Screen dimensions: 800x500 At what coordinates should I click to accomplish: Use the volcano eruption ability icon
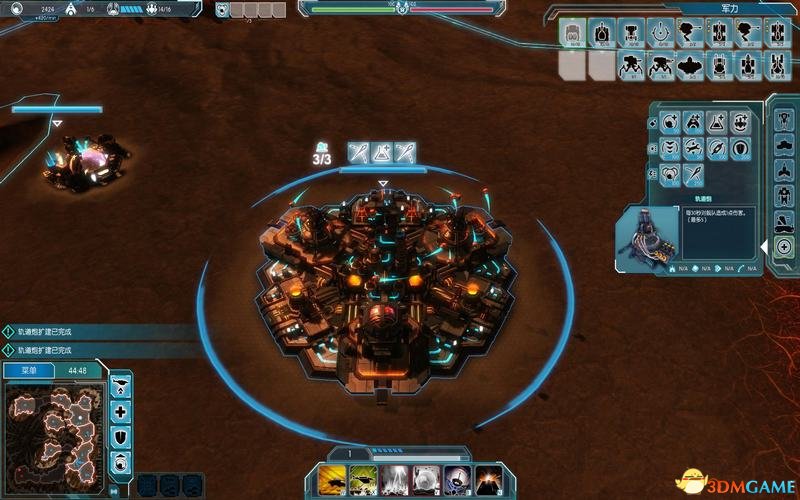tap(488, 479)
